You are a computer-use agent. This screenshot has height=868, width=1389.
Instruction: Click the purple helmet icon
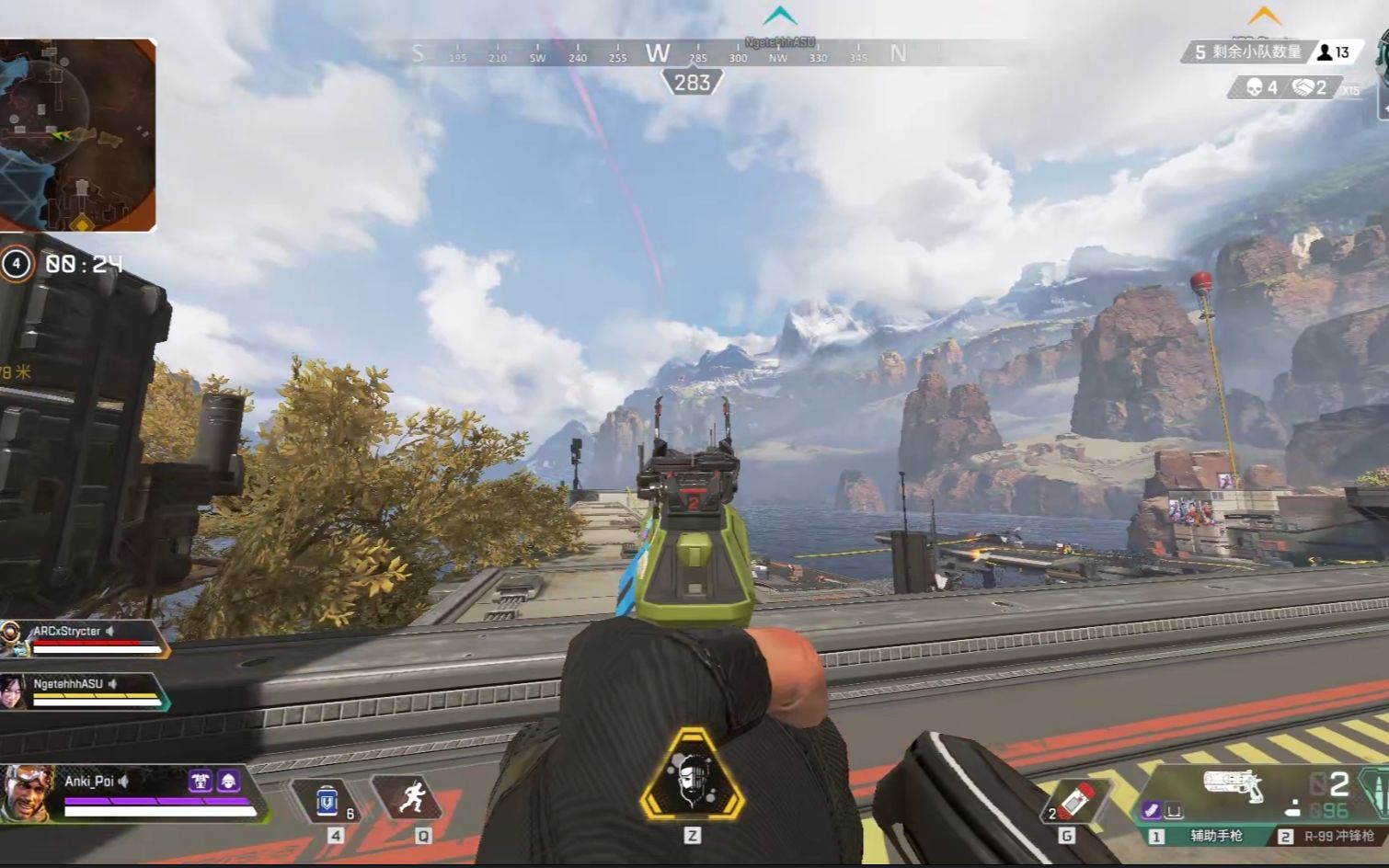coord(228,782)
